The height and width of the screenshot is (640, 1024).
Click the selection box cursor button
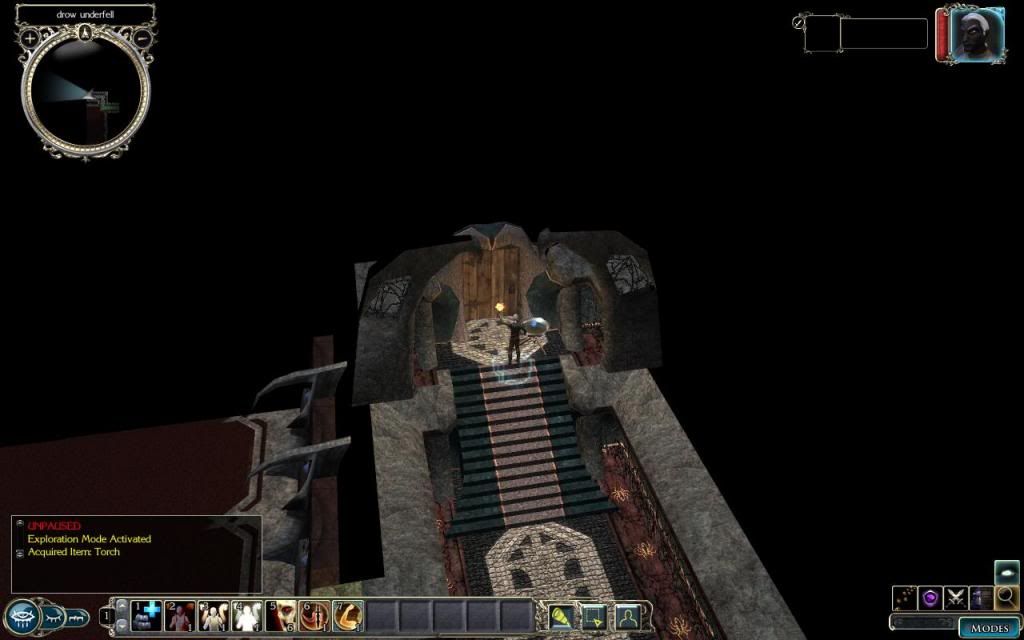click(x=594, y=616)
